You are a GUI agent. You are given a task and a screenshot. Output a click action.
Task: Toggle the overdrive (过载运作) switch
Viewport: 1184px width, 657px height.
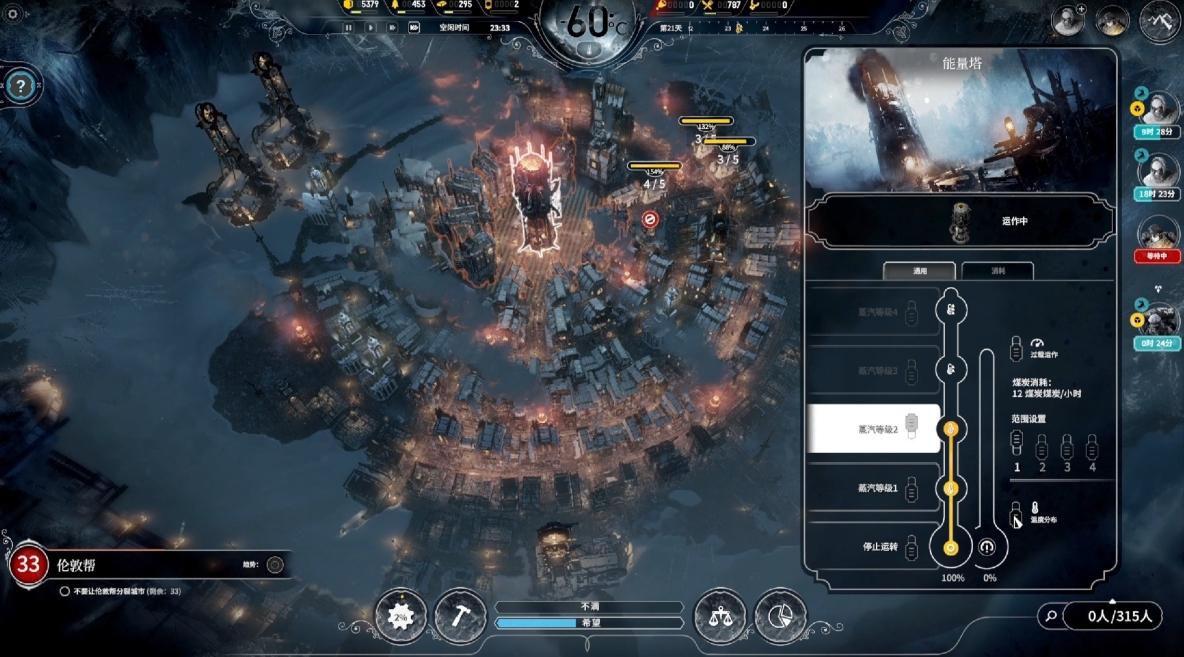1016,349
